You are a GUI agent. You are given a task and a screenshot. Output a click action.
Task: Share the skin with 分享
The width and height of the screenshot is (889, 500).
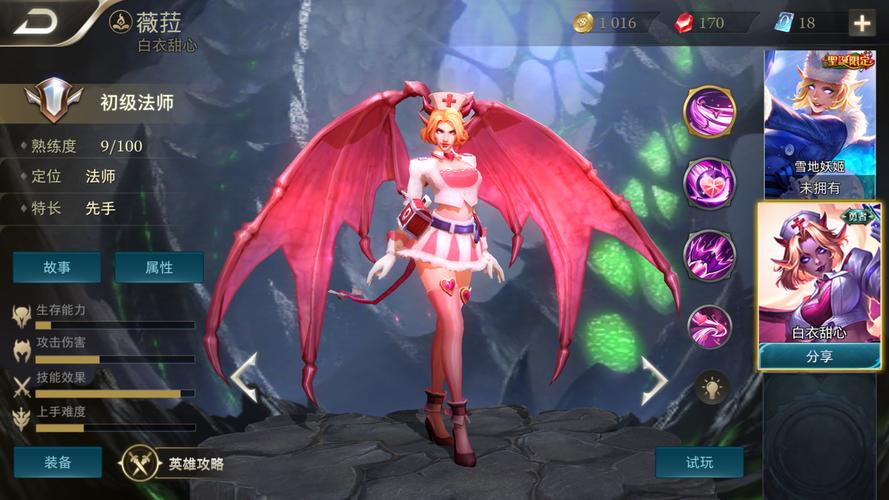point(820,356)
